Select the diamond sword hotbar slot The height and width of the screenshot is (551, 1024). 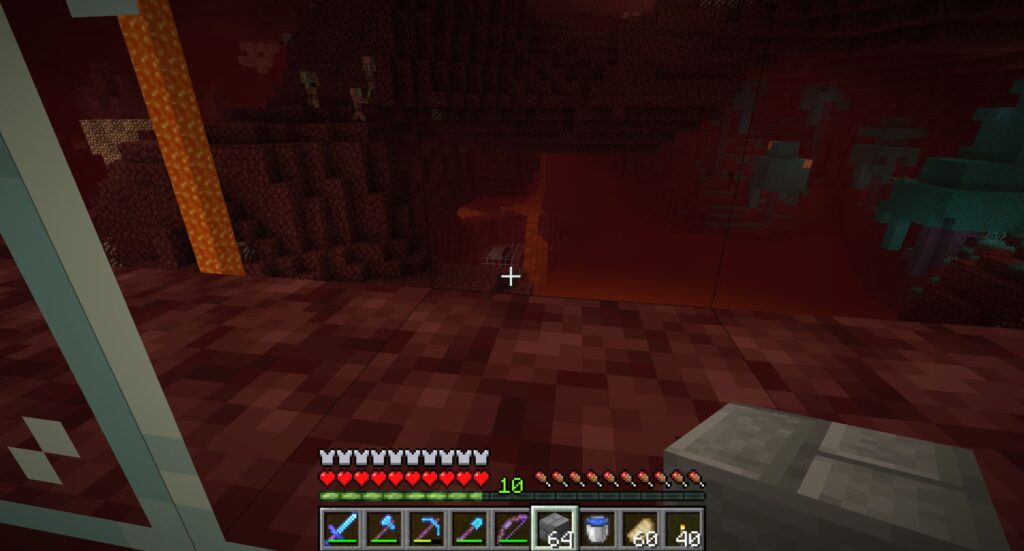(338, 527)
